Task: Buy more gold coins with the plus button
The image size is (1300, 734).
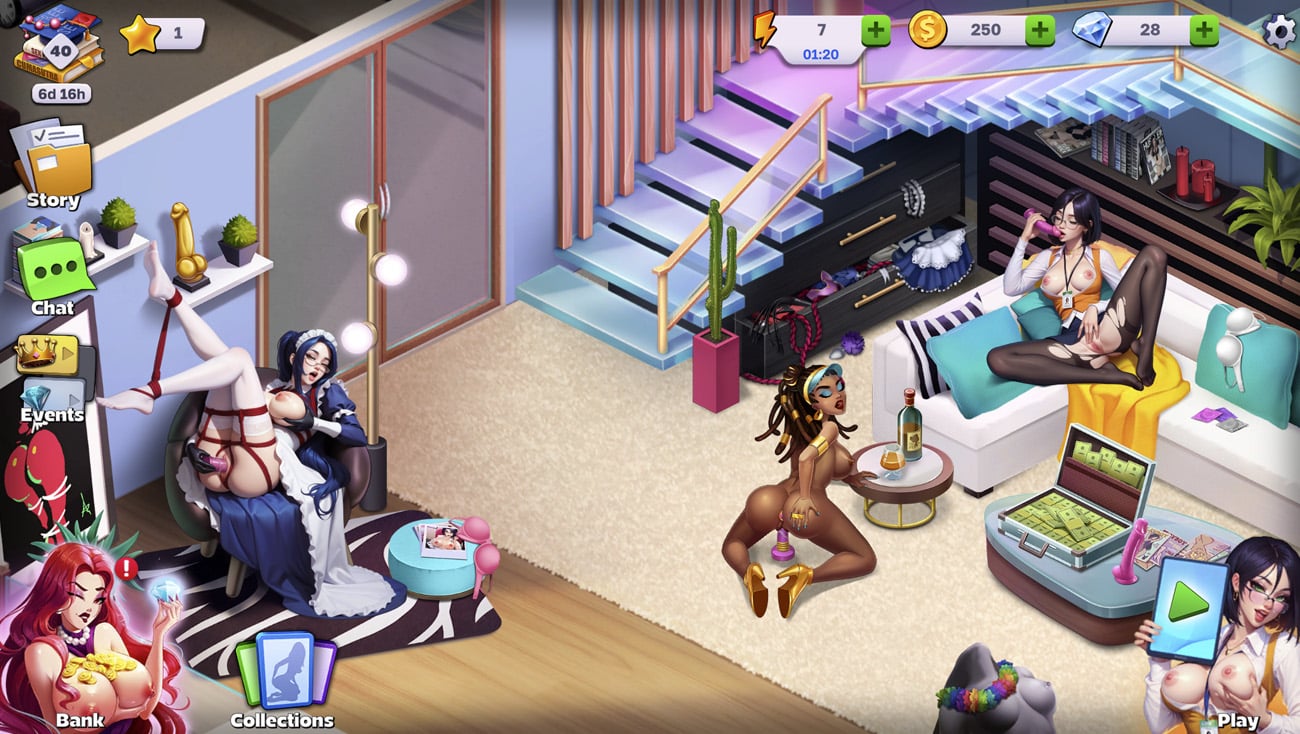Action: pos(1040,30)
